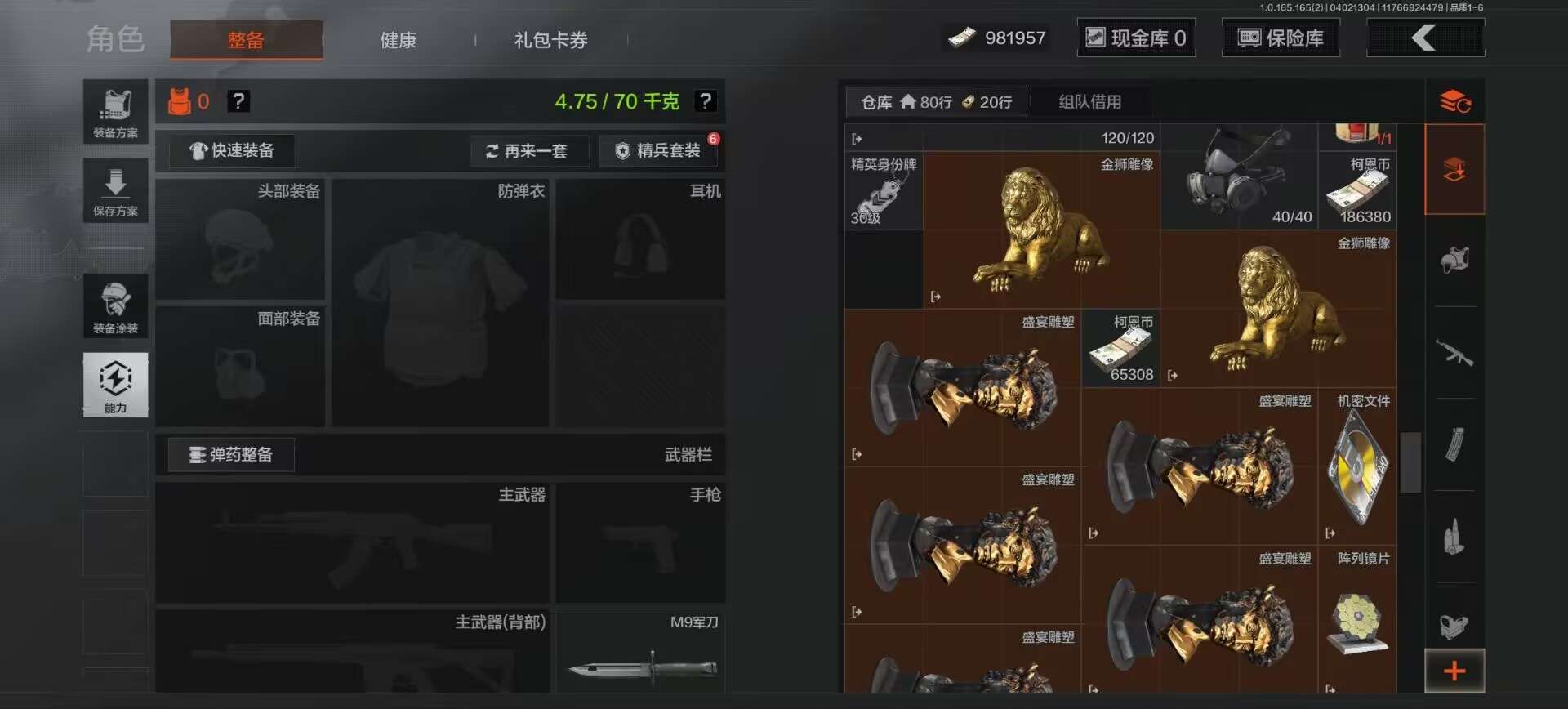This screenshot has height=709, width=1568.
Task: Click the 精兵套装 elite set button
Action: [x=659, y=151]
